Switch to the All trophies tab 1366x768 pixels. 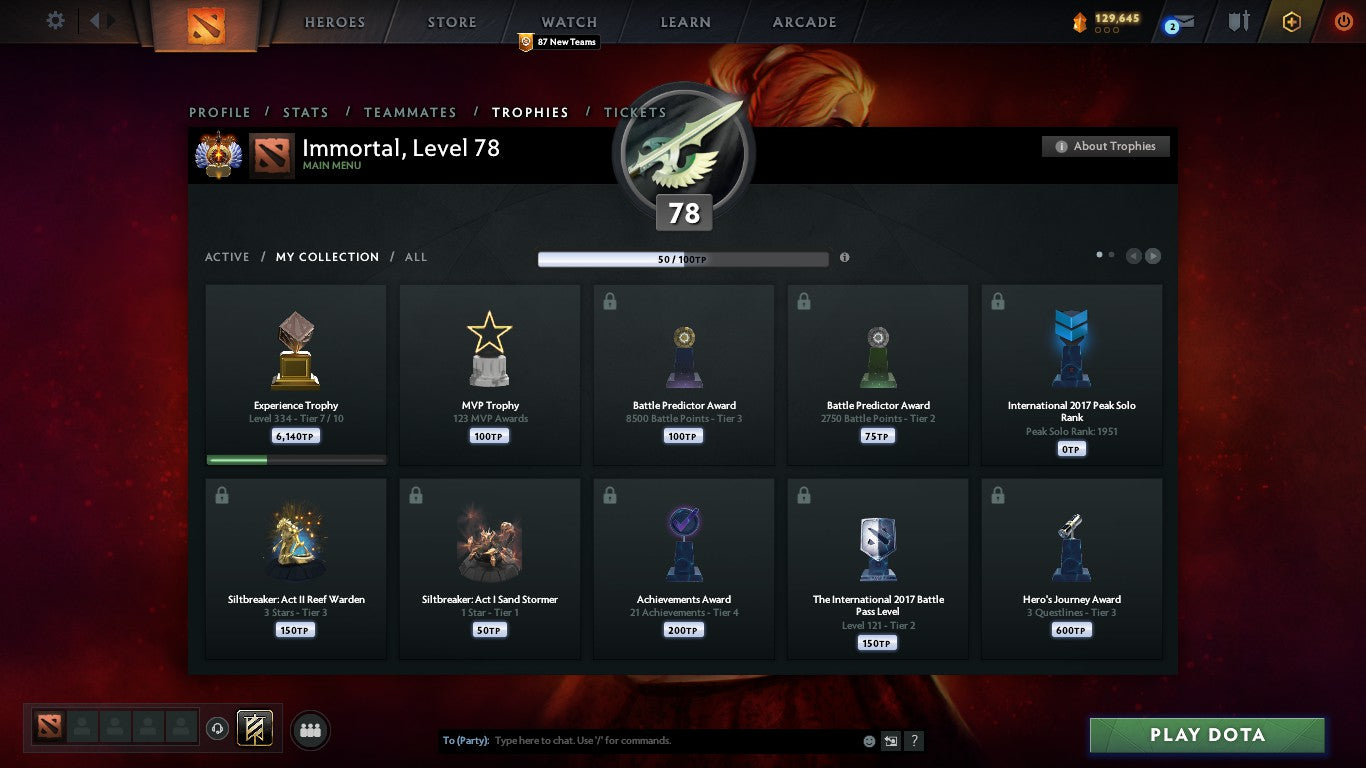pyautogui.click(x=415, y=257)
